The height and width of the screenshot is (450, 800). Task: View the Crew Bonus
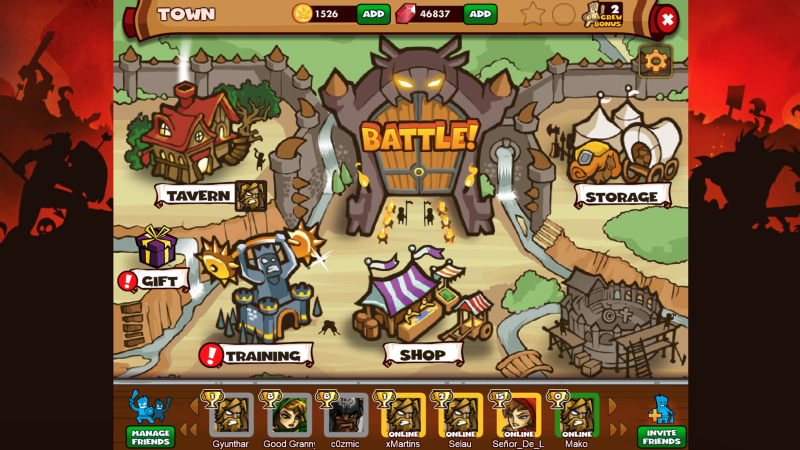603,14
